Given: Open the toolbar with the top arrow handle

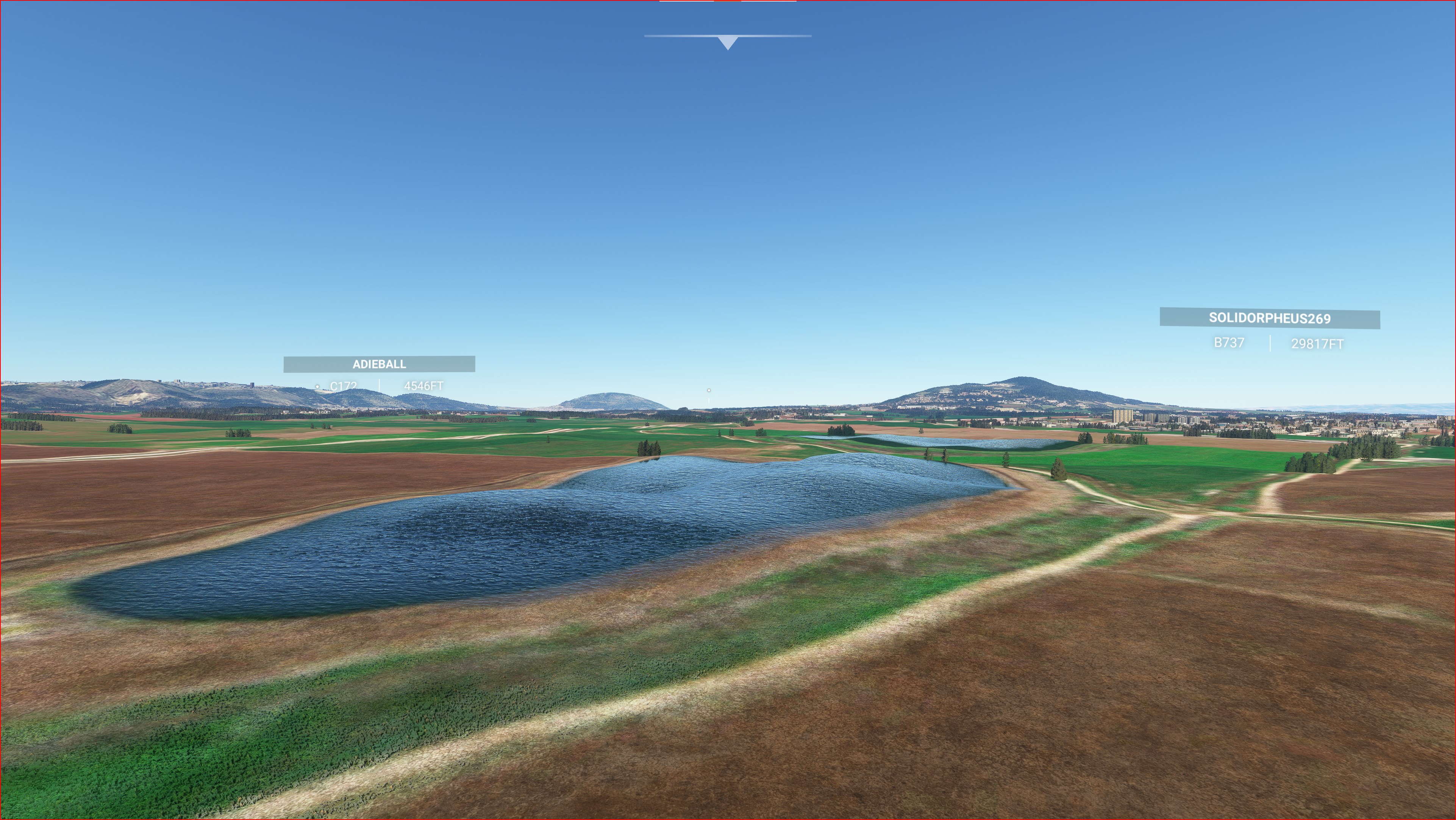Looking at the screenshot, I should pos(728,42).
